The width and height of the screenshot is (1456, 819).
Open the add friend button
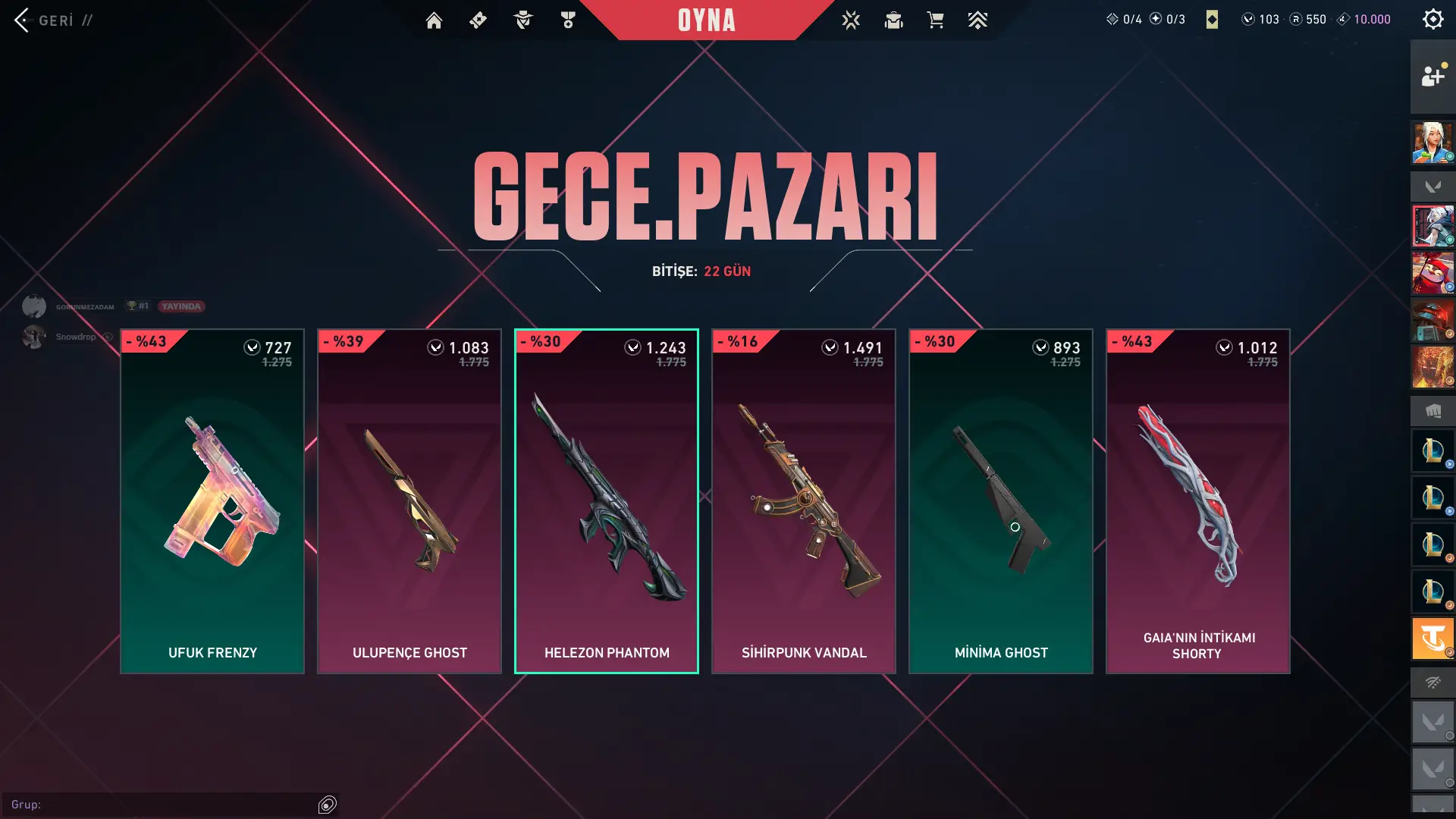pos(1432,76)
